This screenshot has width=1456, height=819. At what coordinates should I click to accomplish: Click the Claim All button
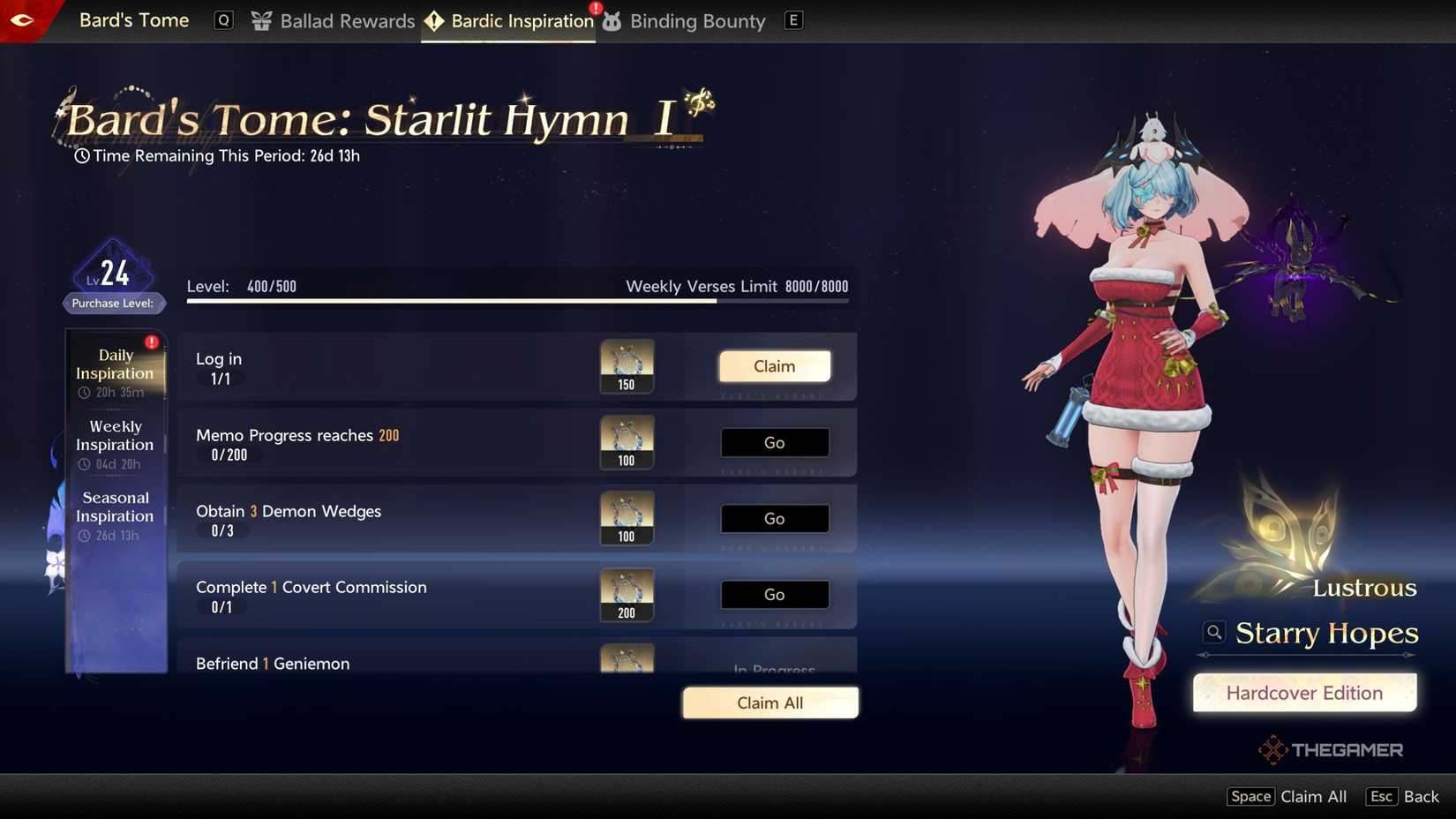pyautogui.click(x=769, y=703)
